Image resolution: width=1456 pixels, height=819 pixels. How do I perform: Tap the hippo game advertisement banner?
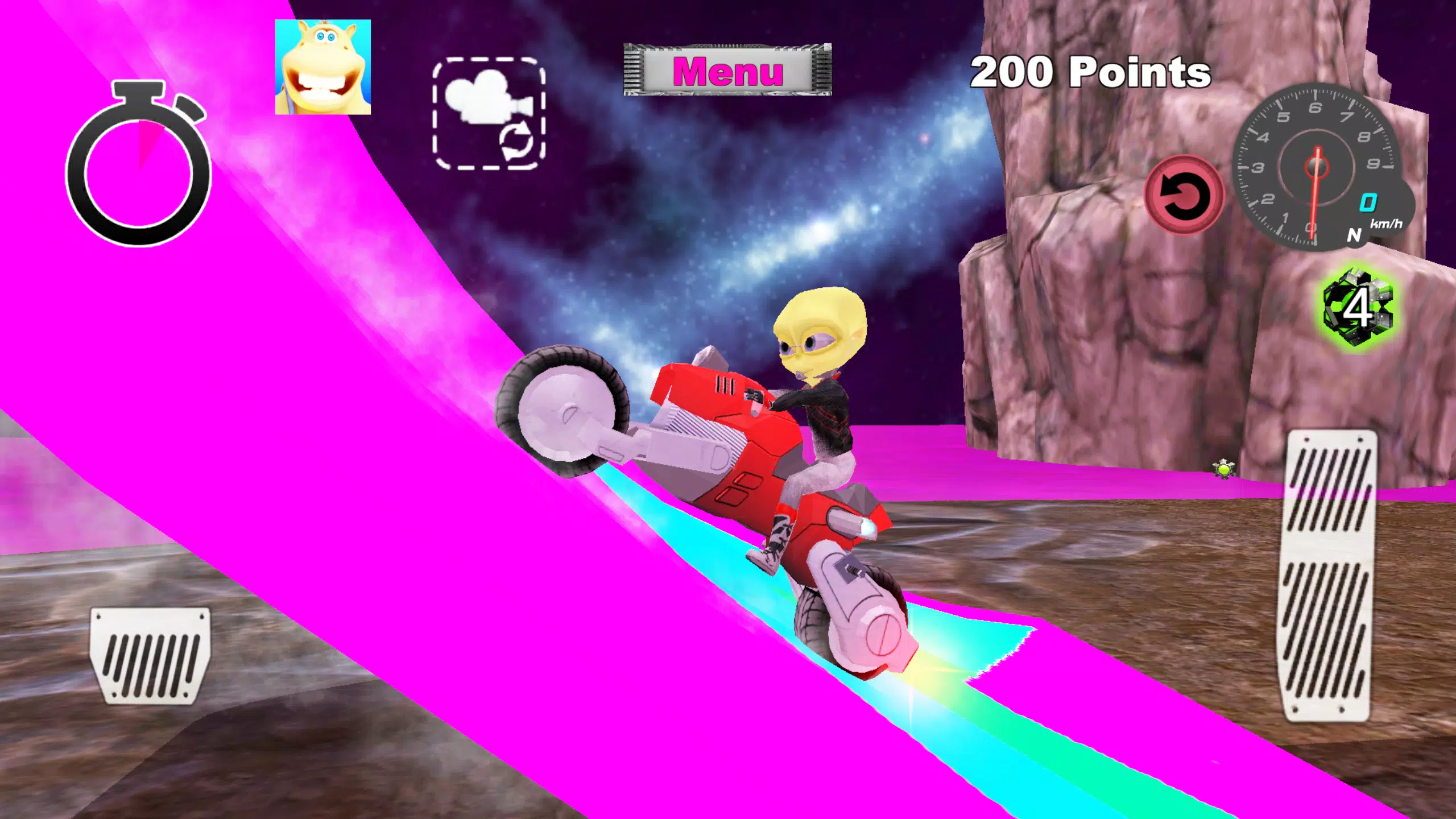click(323, 68)
